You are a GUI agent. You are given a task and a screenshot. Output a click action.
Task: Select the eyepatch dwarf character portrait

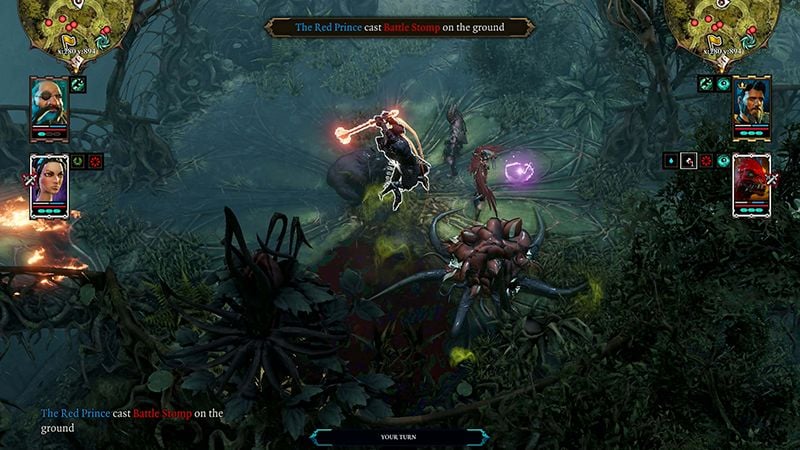tap(48, 102)
